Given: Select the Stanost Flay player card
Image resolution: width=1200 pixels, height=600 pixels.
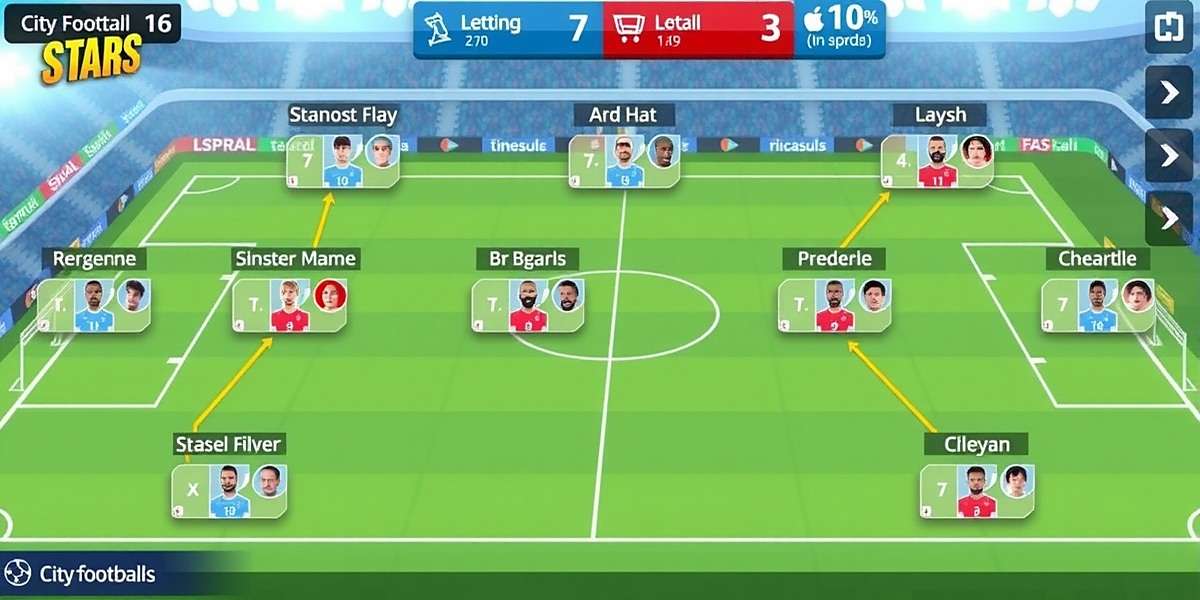Looking at the screenshot, I should (x=343, y=161).
